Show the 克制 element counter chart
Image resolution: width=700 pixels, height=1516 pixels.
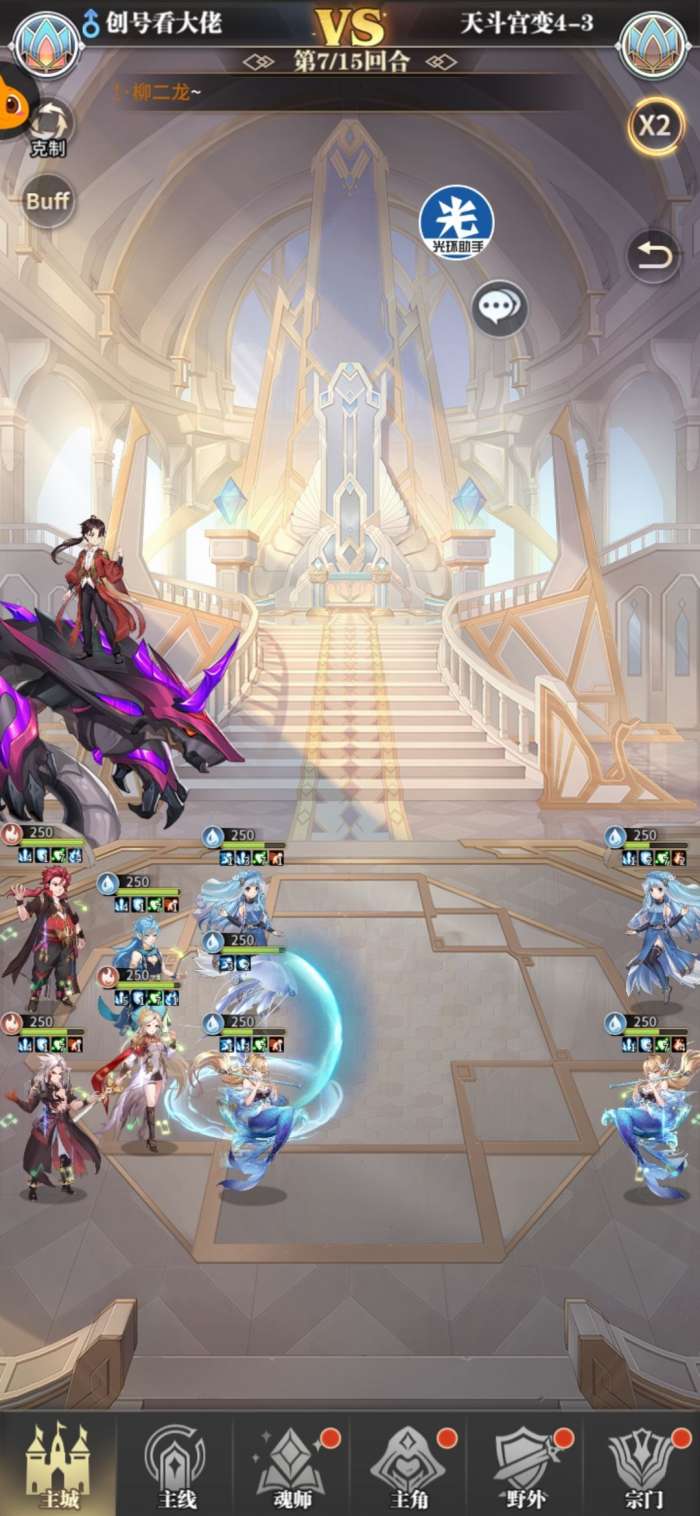[48, 128]
